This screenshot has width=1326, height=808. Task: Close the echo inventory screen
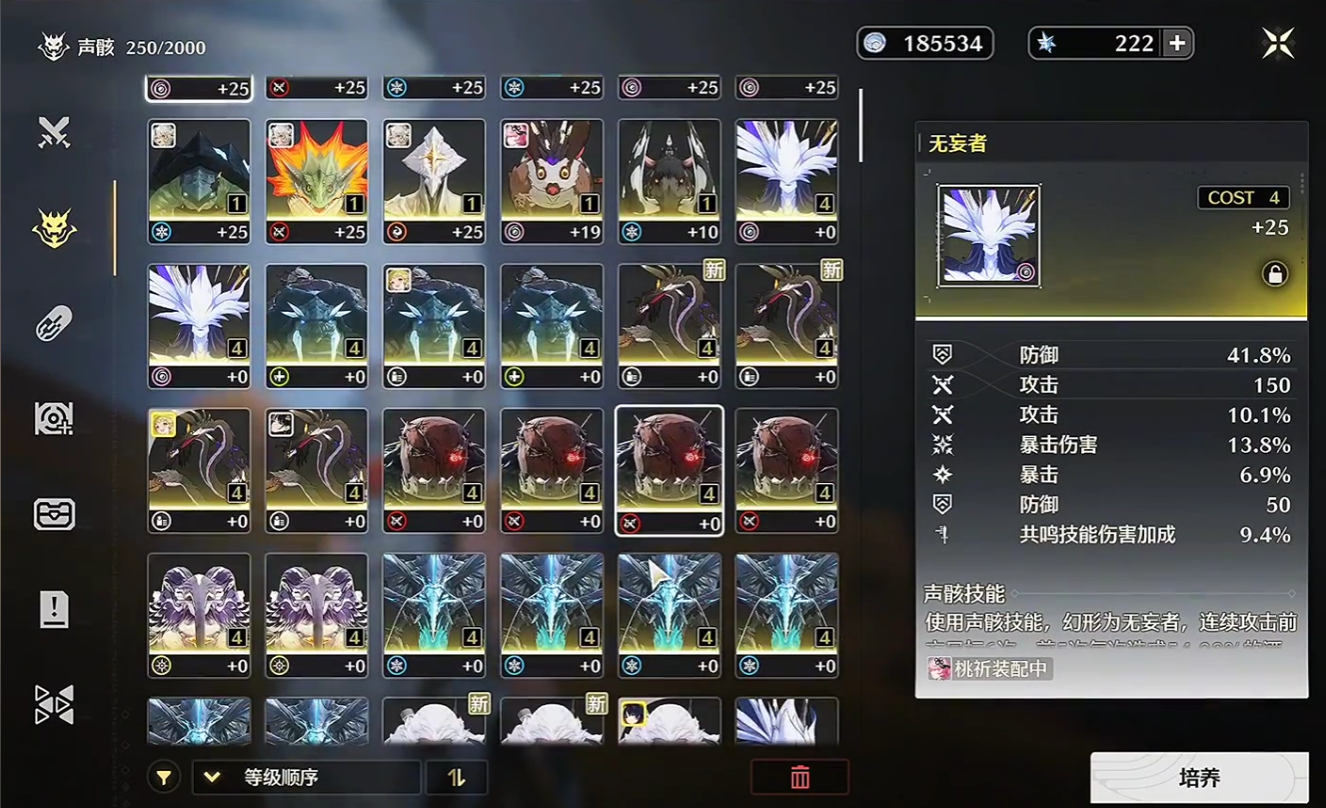[1278, 43]
